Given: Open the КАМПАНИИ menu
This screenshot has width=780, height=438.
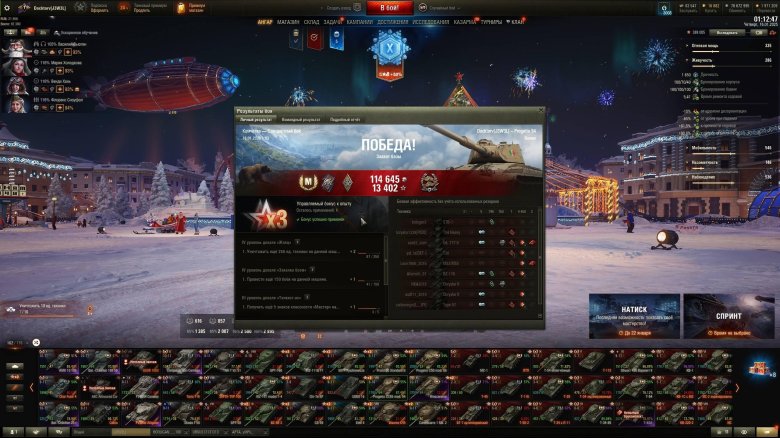Looking at the screenshot, I should click(x=360, y=20).
